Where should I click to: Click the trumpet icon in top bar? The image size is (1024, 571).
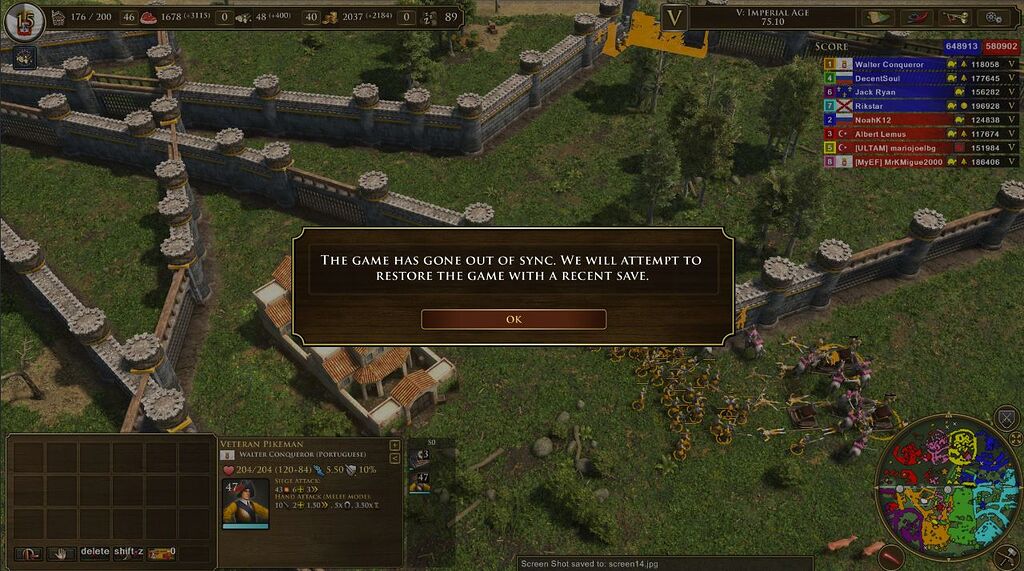(x=954, y=17)
